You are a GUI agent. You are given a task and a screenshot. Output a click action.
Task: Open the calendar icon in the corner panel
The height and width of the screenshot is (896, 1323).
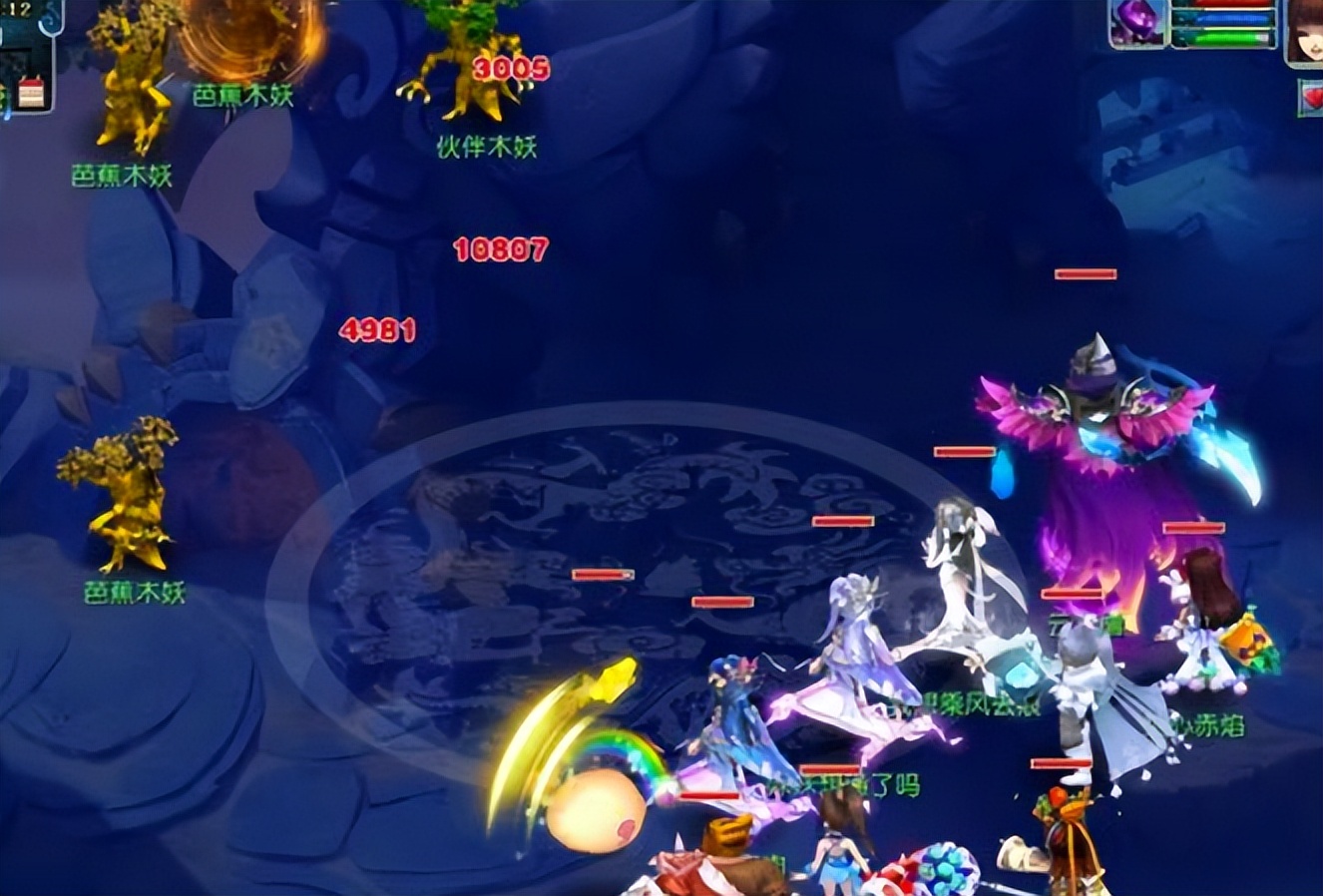coord(31,92)
